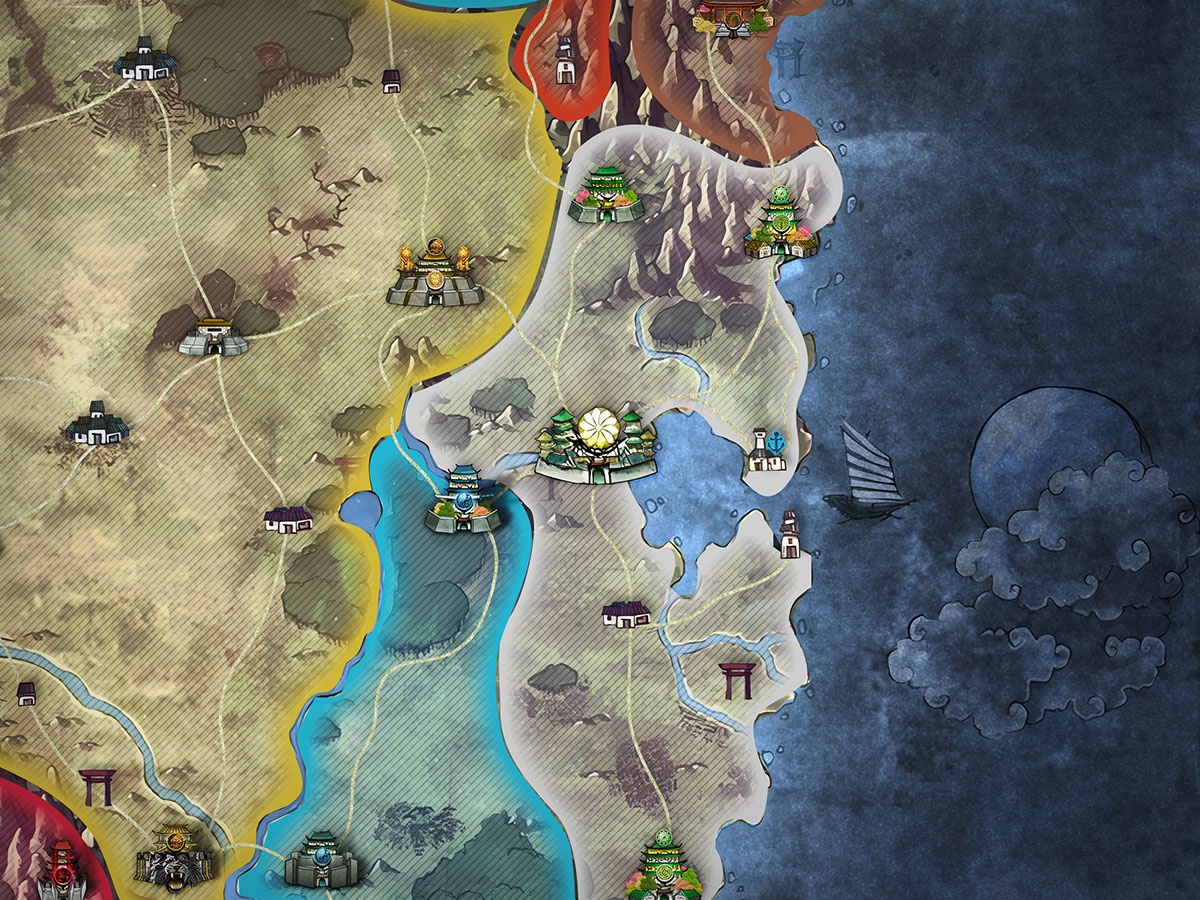Image resolution: width=1200 pixels, height=900 pixels.
Task: Choose the red lantern tower in crimson territory
Action: coord(60,866)
